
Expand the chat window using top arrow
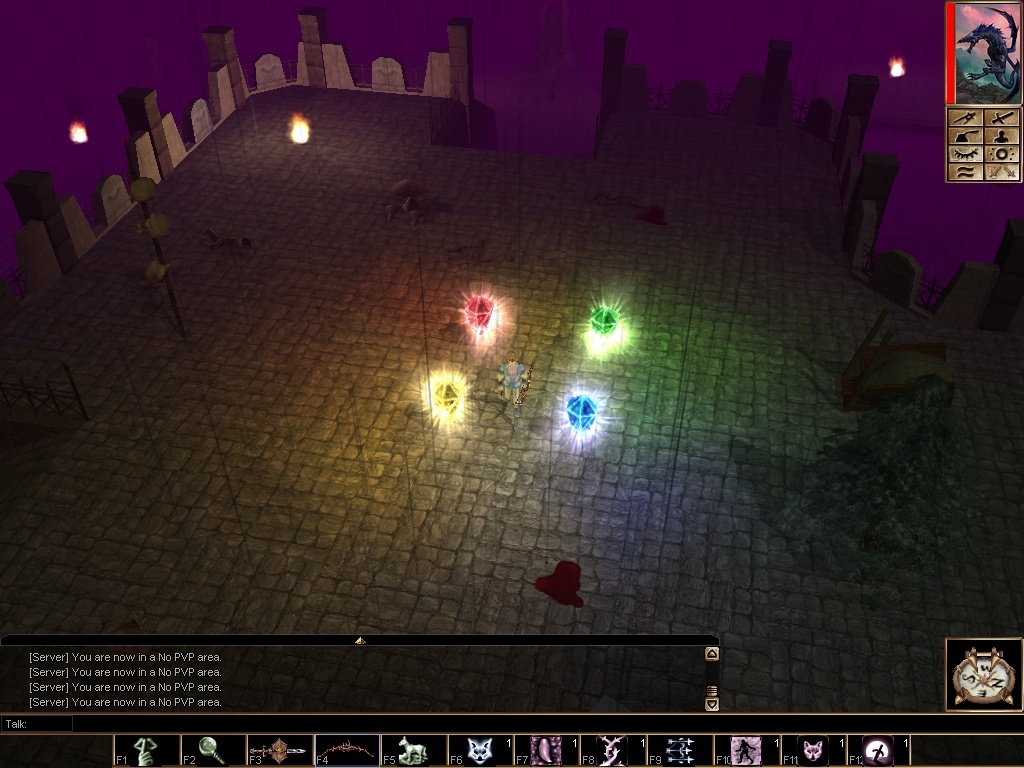(360, 640)
